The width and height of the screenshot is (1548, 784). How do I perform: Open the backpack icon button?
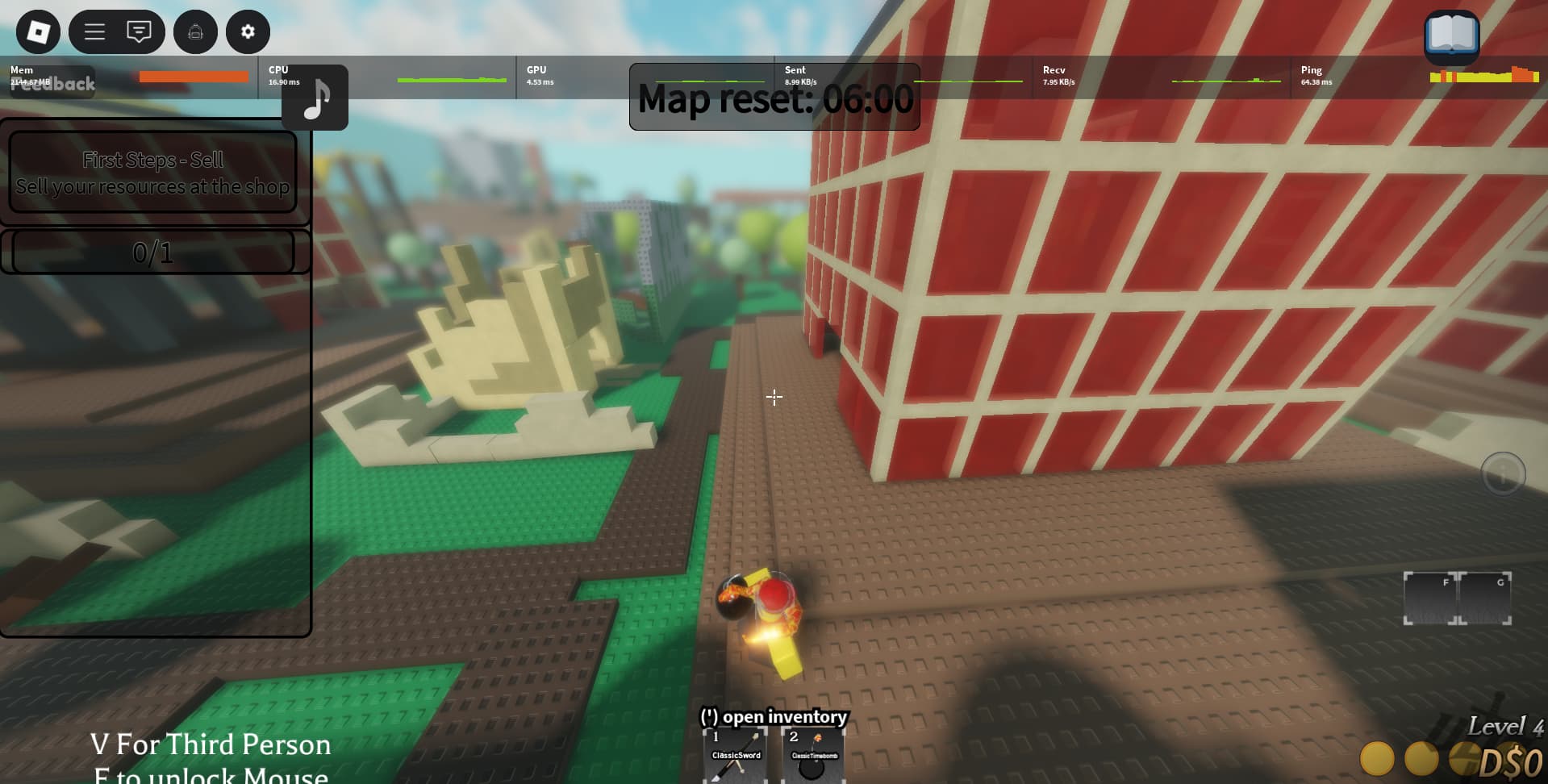pos(195,32)
